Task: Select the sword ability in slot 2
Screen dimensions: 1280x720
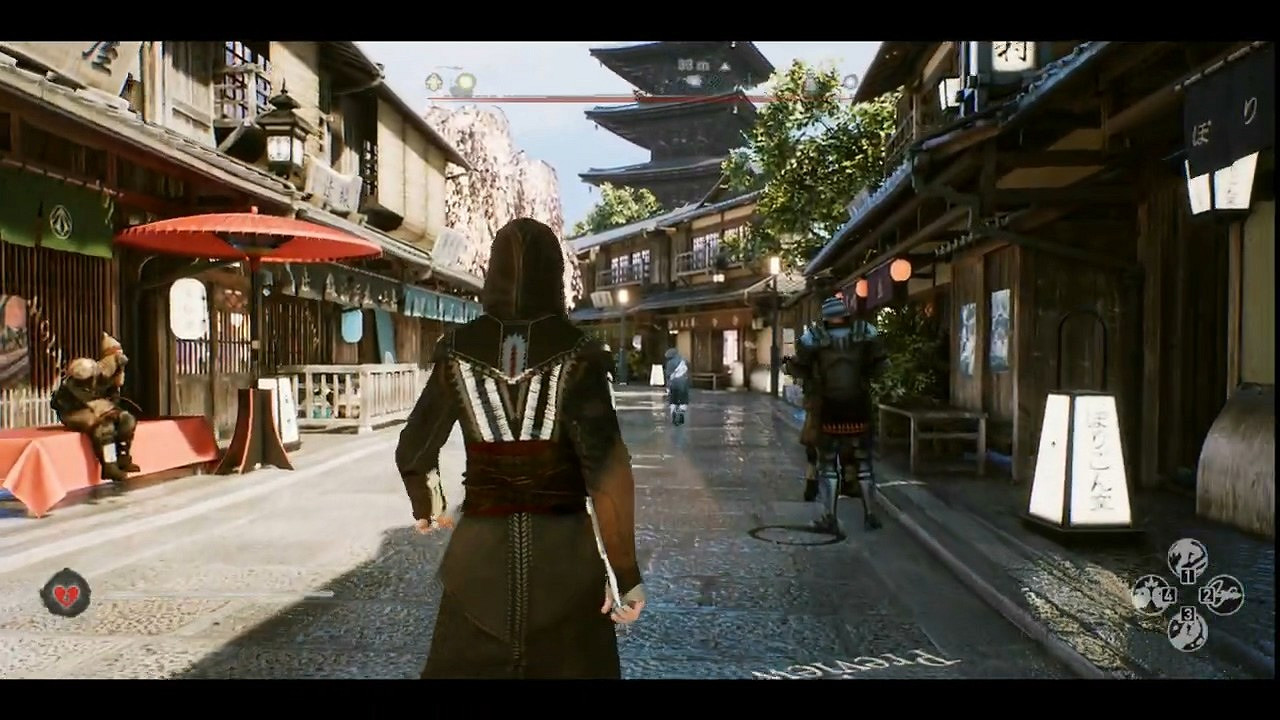Action: point(1225,594)
